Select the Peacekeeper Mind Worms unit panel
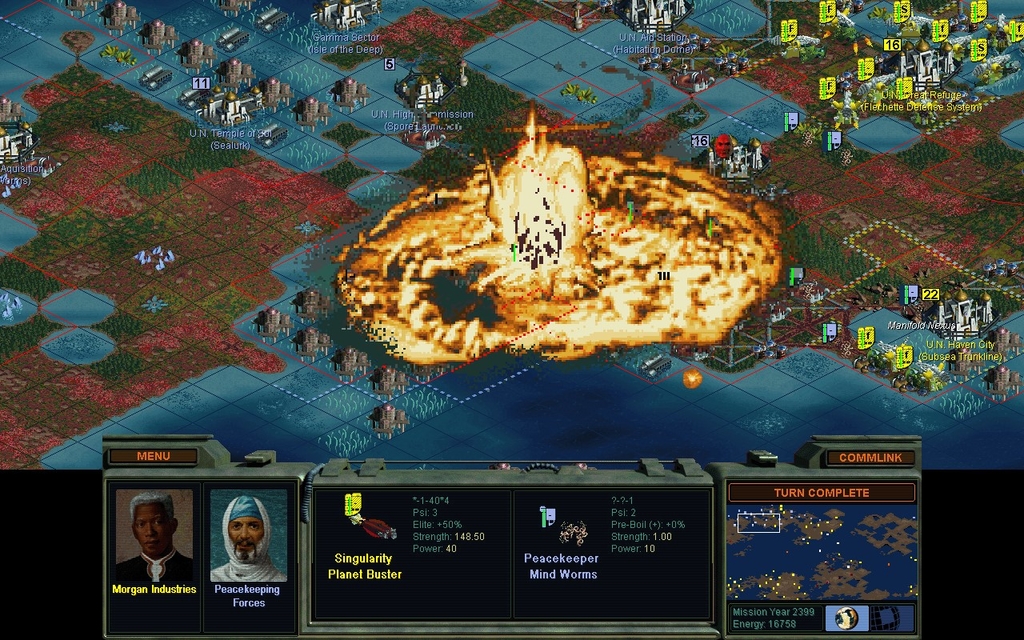Screen dimensions: 1024x640 612,553
